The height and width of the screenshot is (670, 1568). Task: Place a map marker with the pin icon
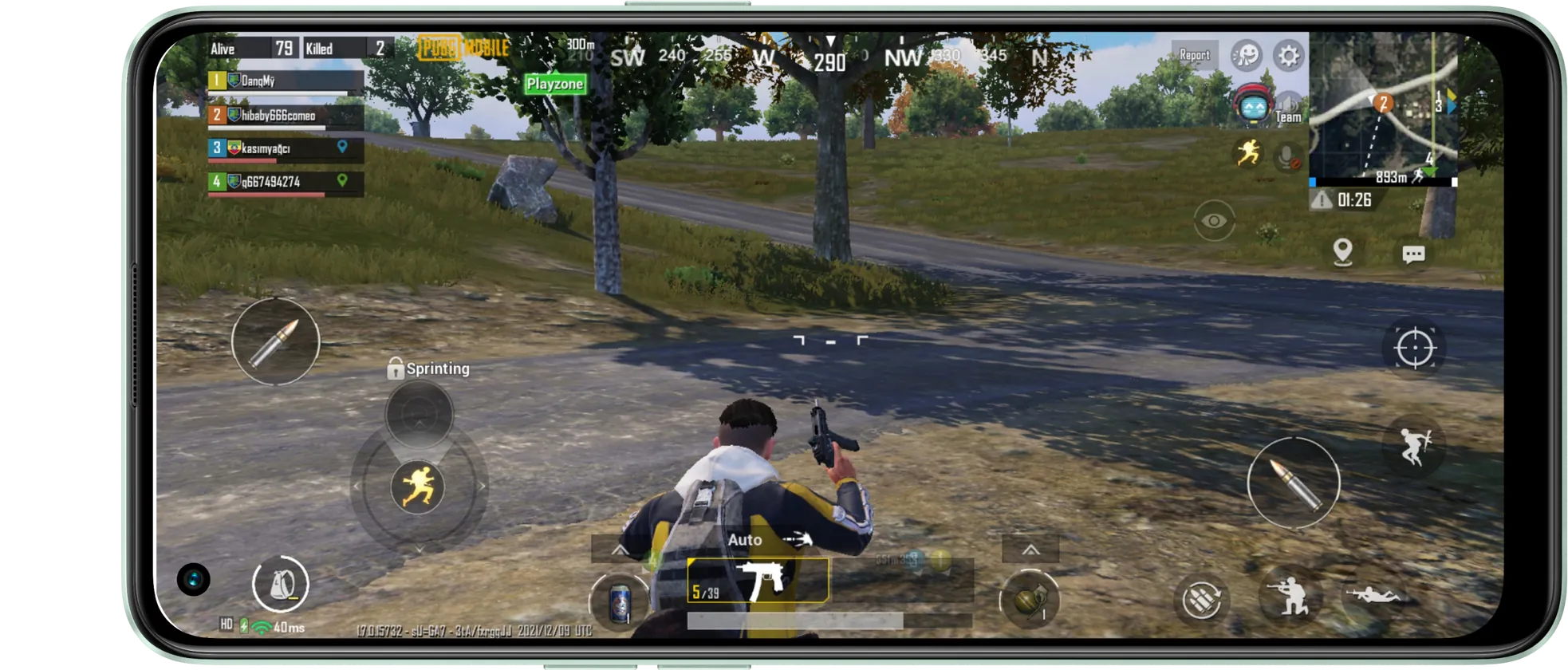[x=1343, y=252]
